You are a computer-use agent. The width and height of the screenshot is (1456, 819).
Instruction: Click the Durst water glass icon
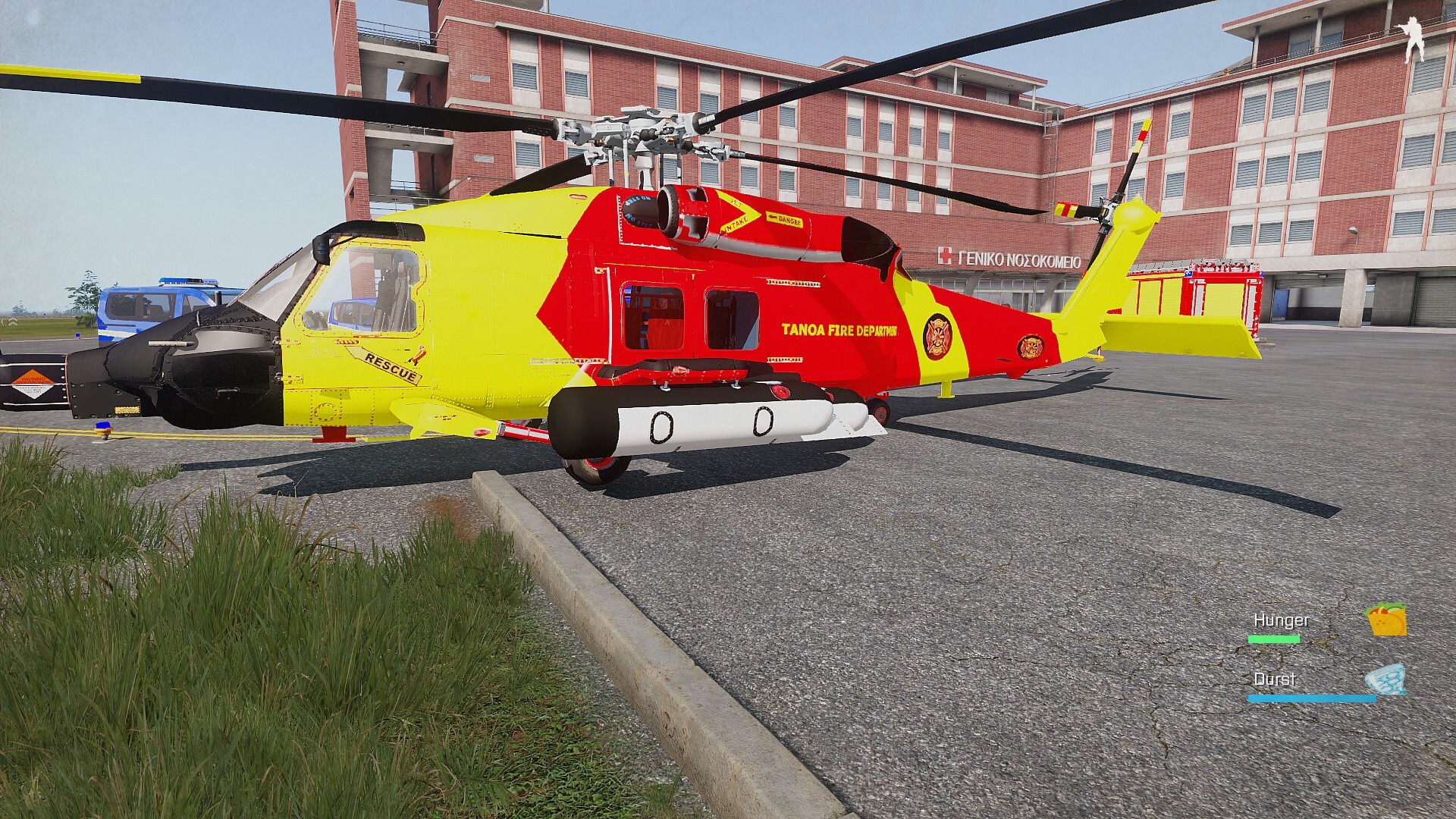click(x=1385, y=679)
